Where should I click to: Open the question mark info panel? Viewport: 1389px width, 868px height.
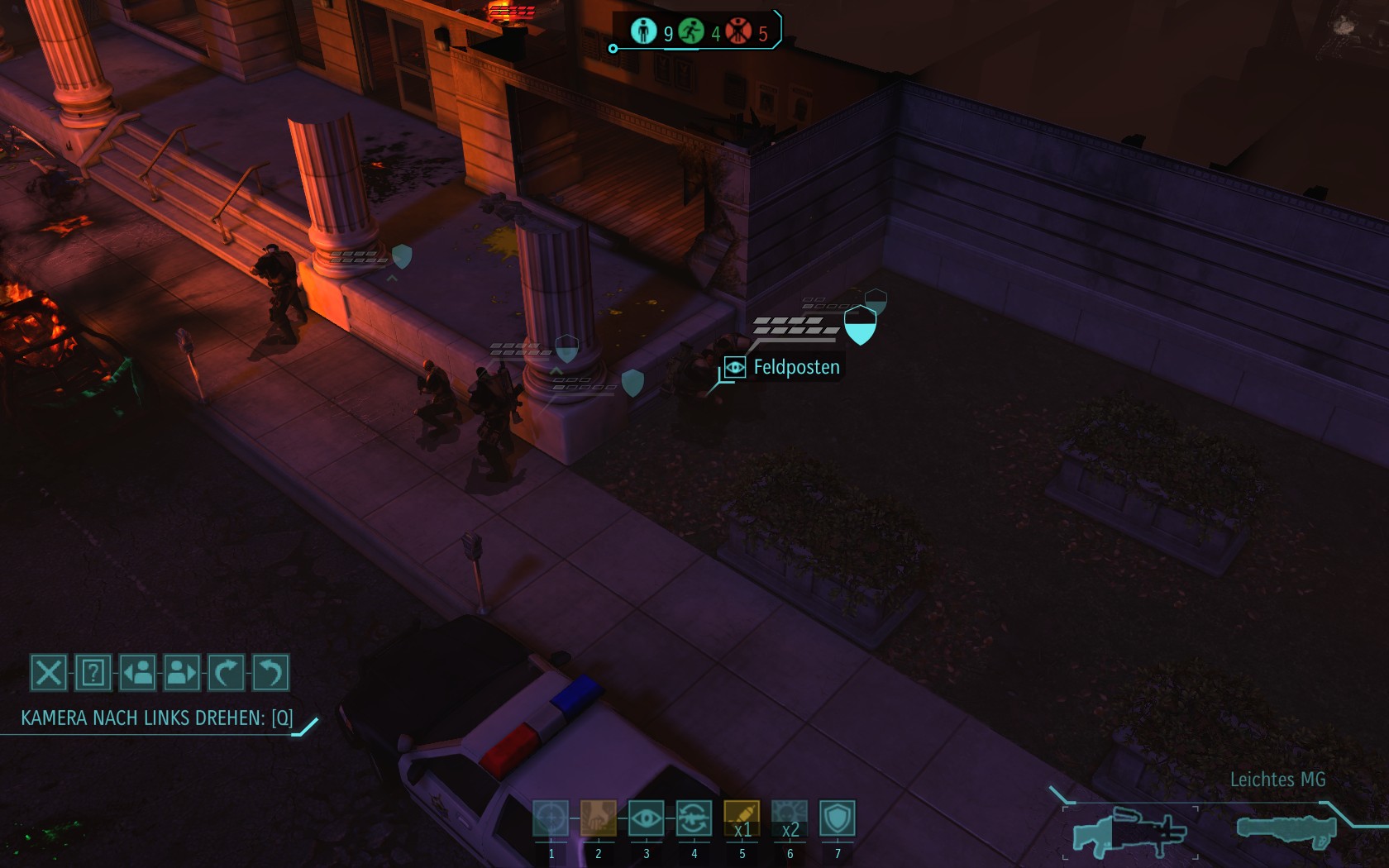tap(93, 673)
